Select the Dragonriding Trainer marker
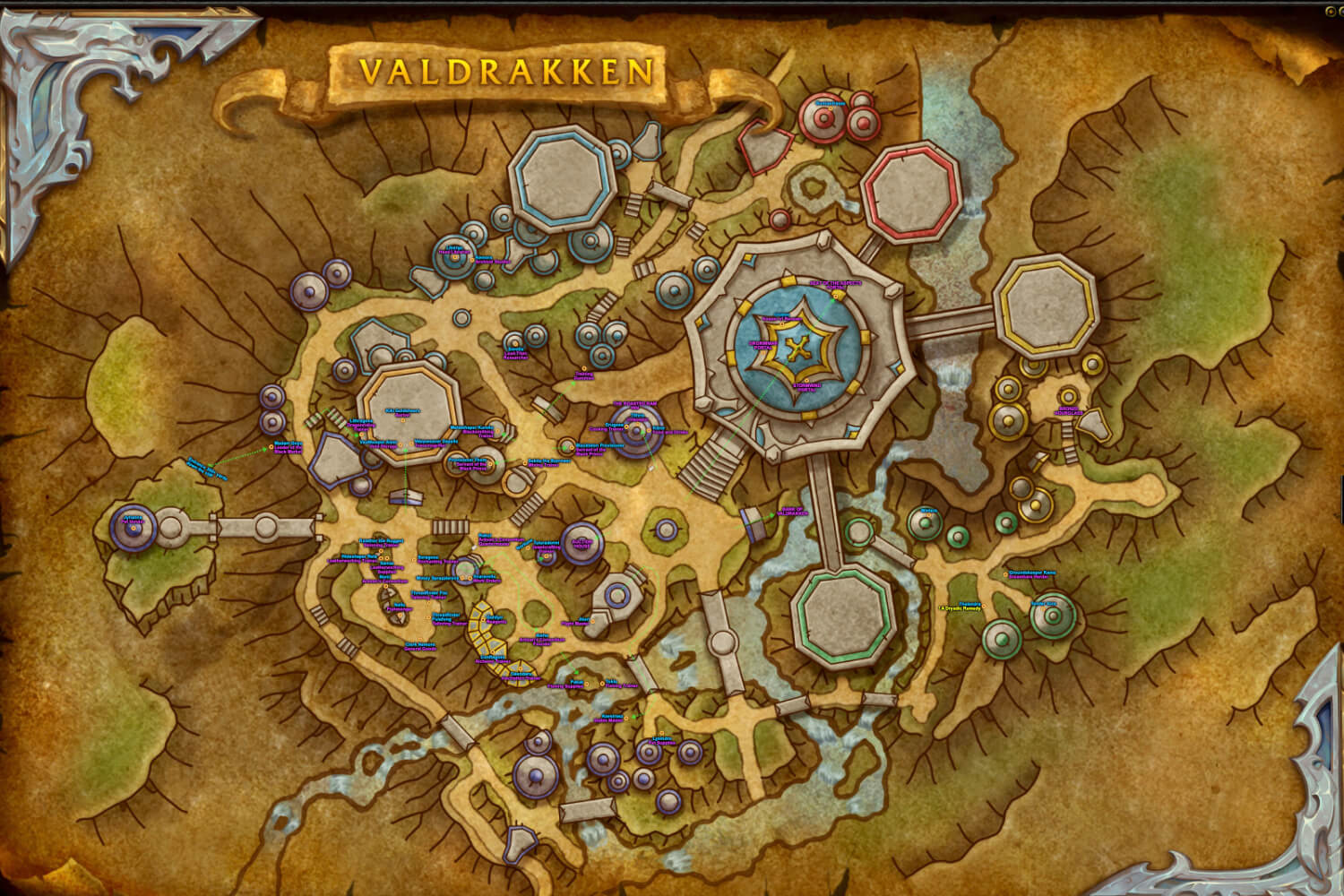Screen dimensions: 1344x896 [x=361, y=435]
